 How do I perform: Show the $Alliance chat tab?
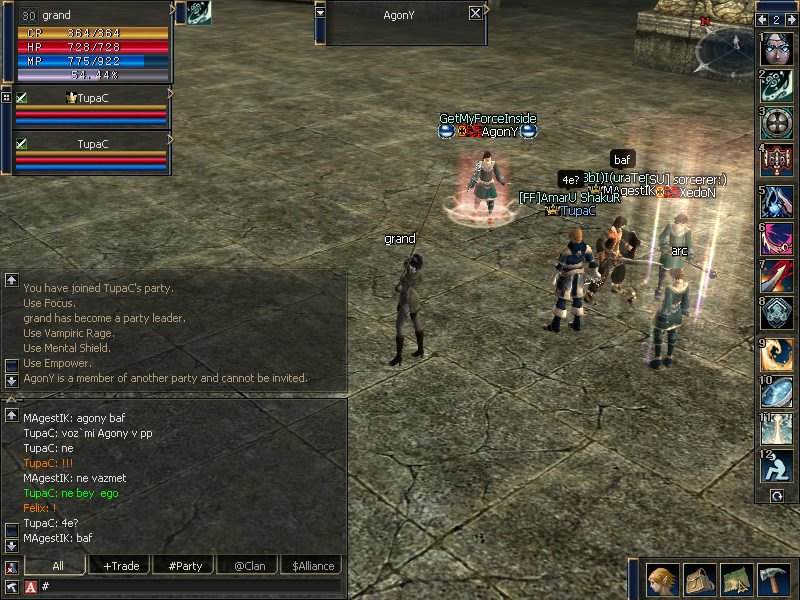coord(313,566)
